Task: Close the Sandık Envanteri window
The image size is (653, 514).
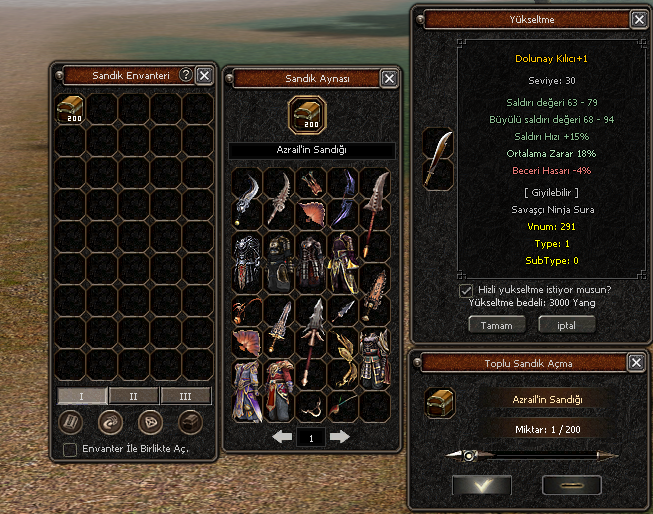Action: 204,75
